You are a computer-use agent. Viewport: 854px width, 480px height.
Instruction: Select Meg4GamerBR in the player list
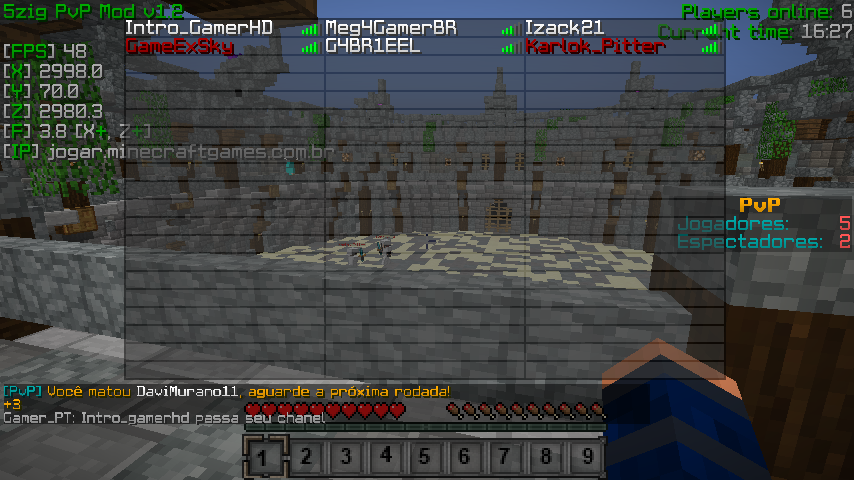click(390, 28)
